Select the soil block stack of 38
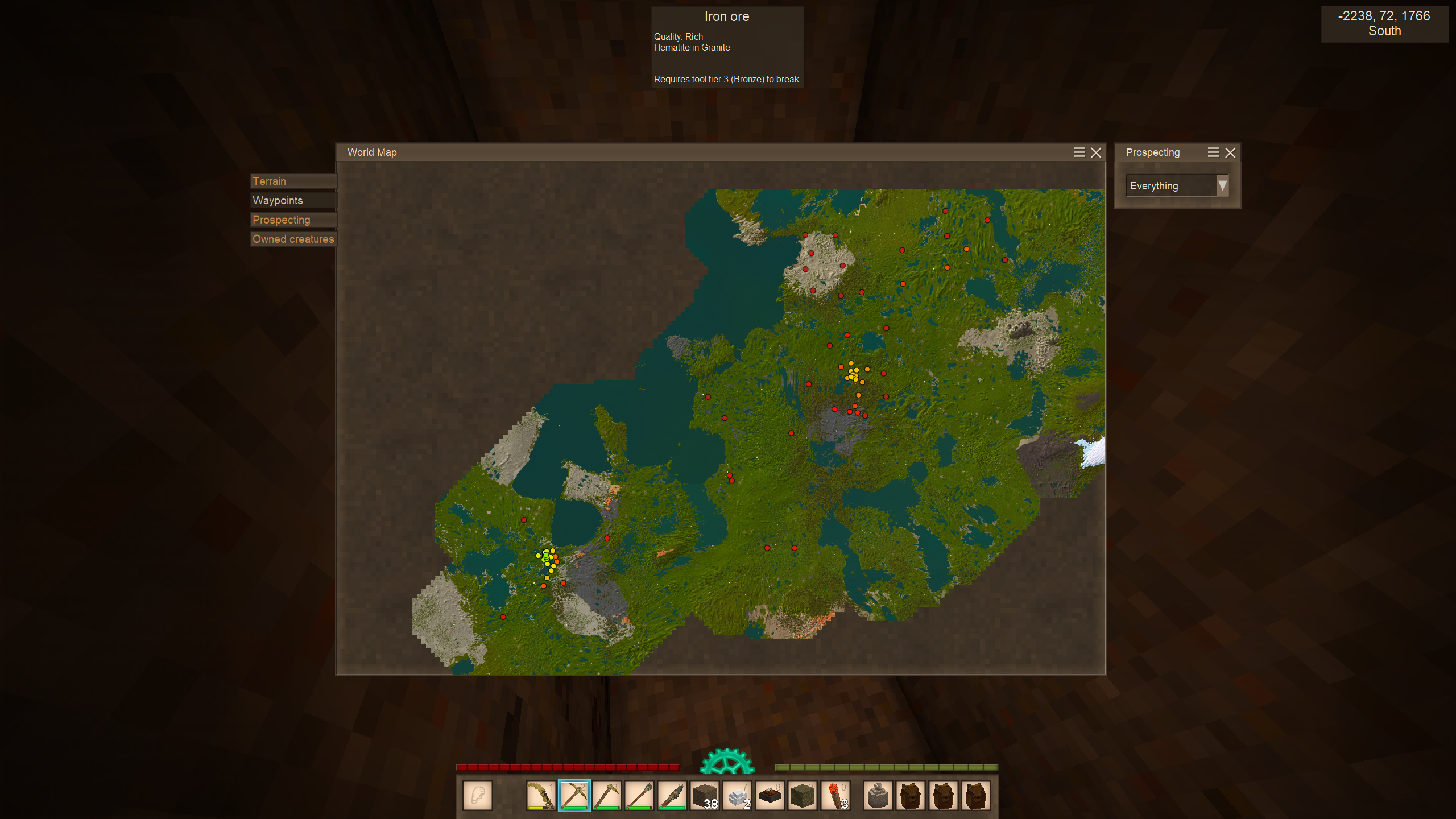Screen dimensions: 1456x819 (705, 796)
